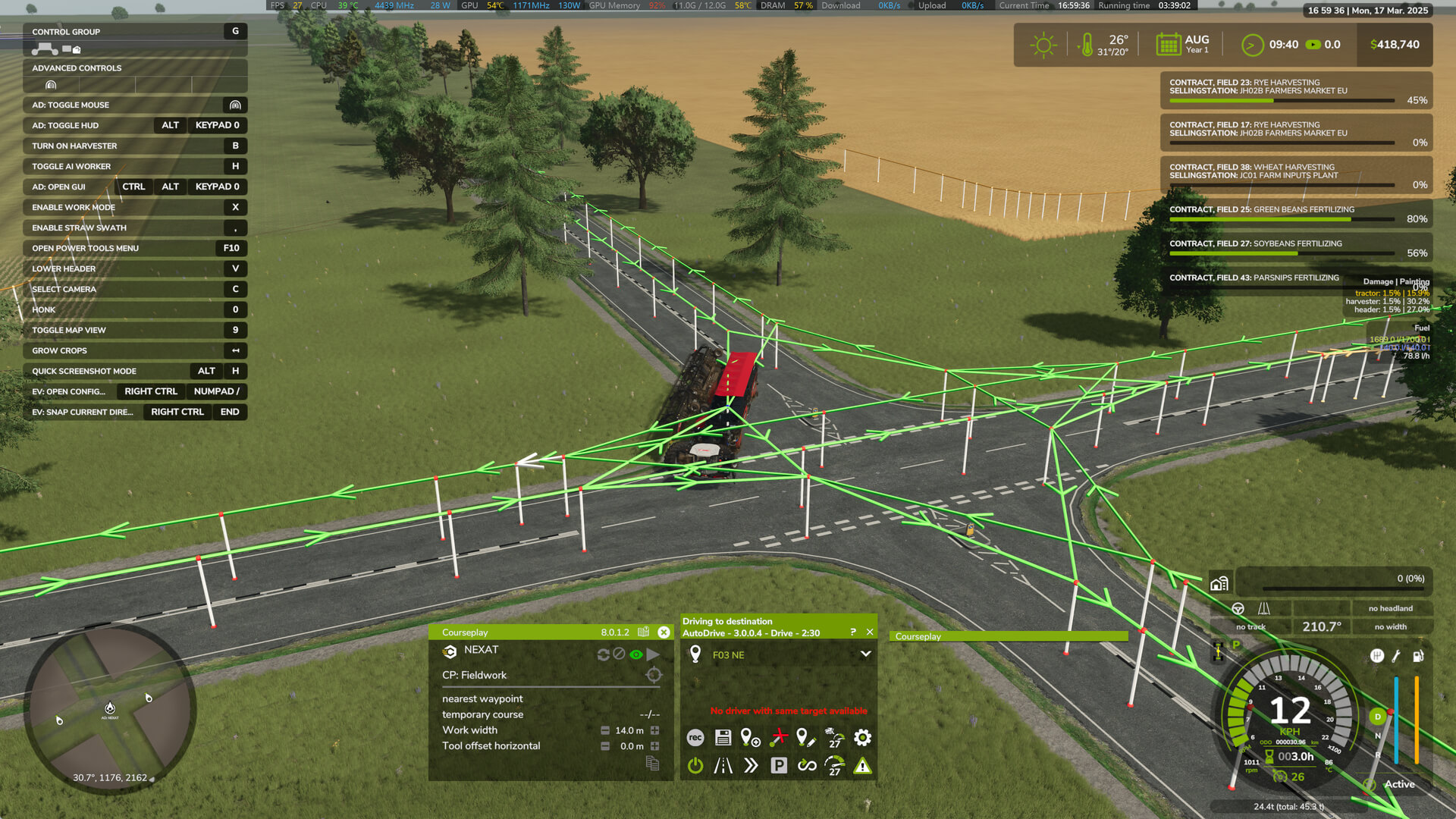Select the CP: Fieldwork mode entry
The height and width of the screenshot is (819, 1456).
click(475, 675)
